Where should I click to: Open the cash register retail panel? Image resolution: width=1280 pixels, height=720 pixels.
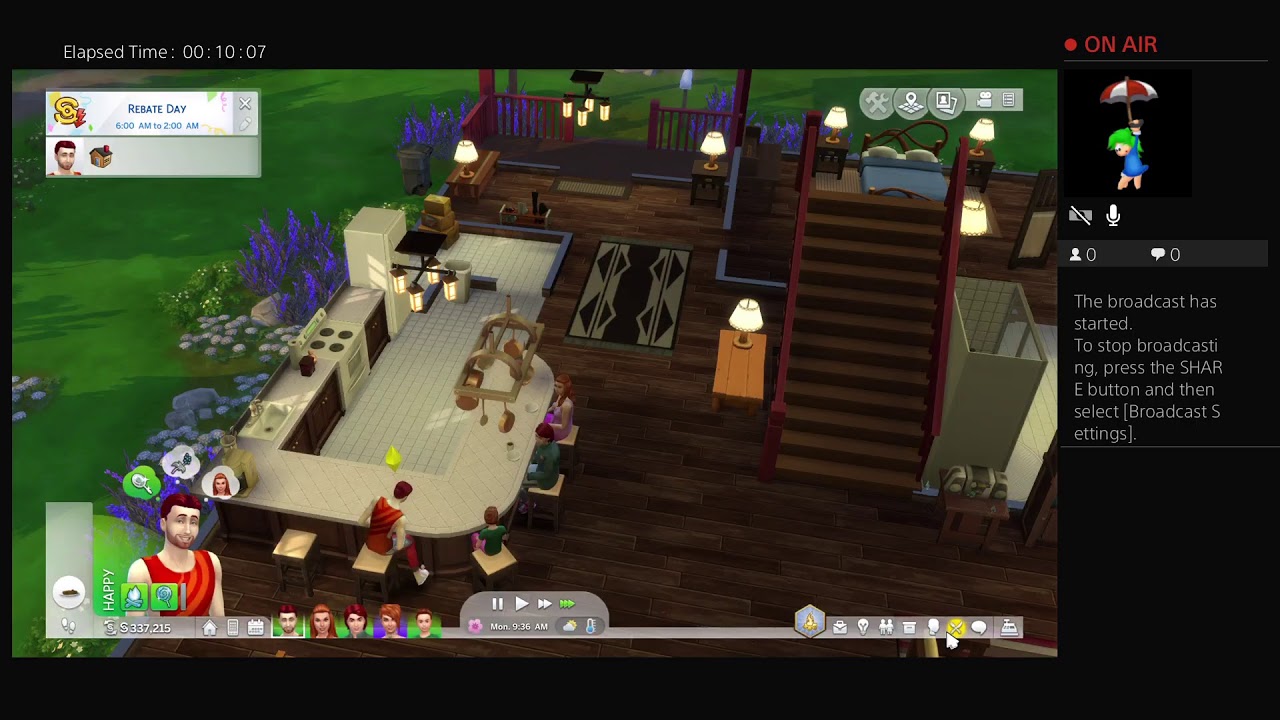[x=1009, y=627]
